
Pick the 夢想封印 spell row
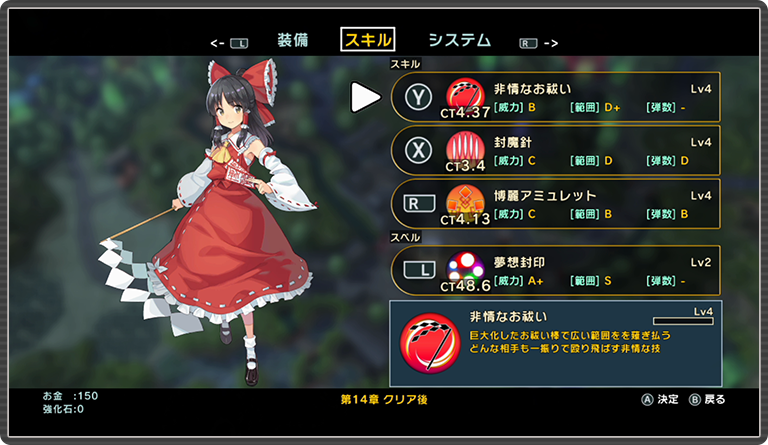coord(555,270)
